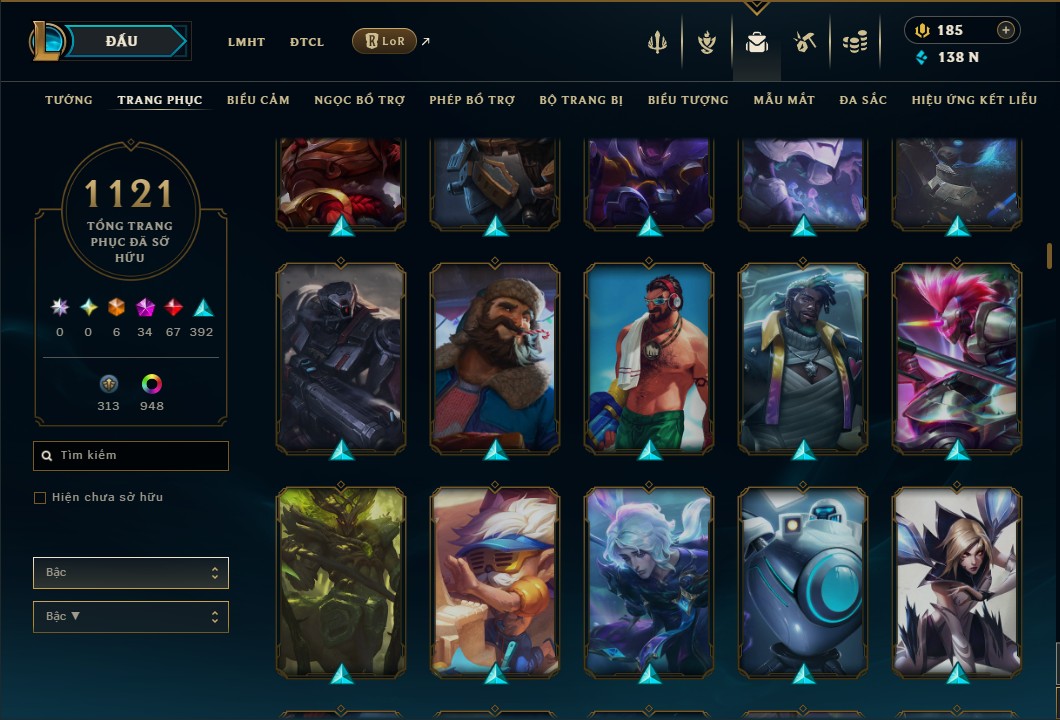Open the hammer crafting icon
The image size is (1060, 720).
click(x=805, y=42)
